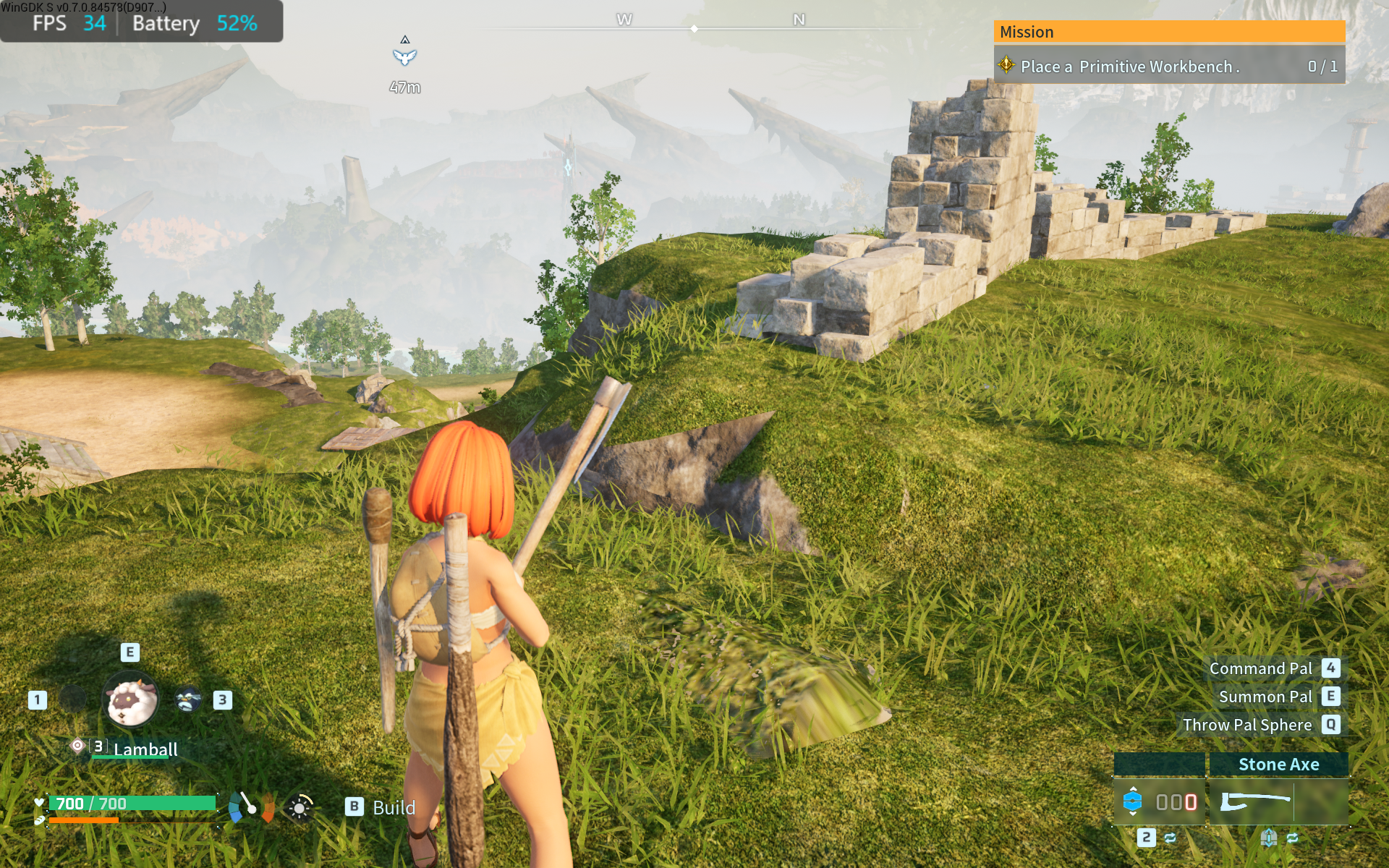
Task: Click the compass bar at the top
Action: click(694, 27)
